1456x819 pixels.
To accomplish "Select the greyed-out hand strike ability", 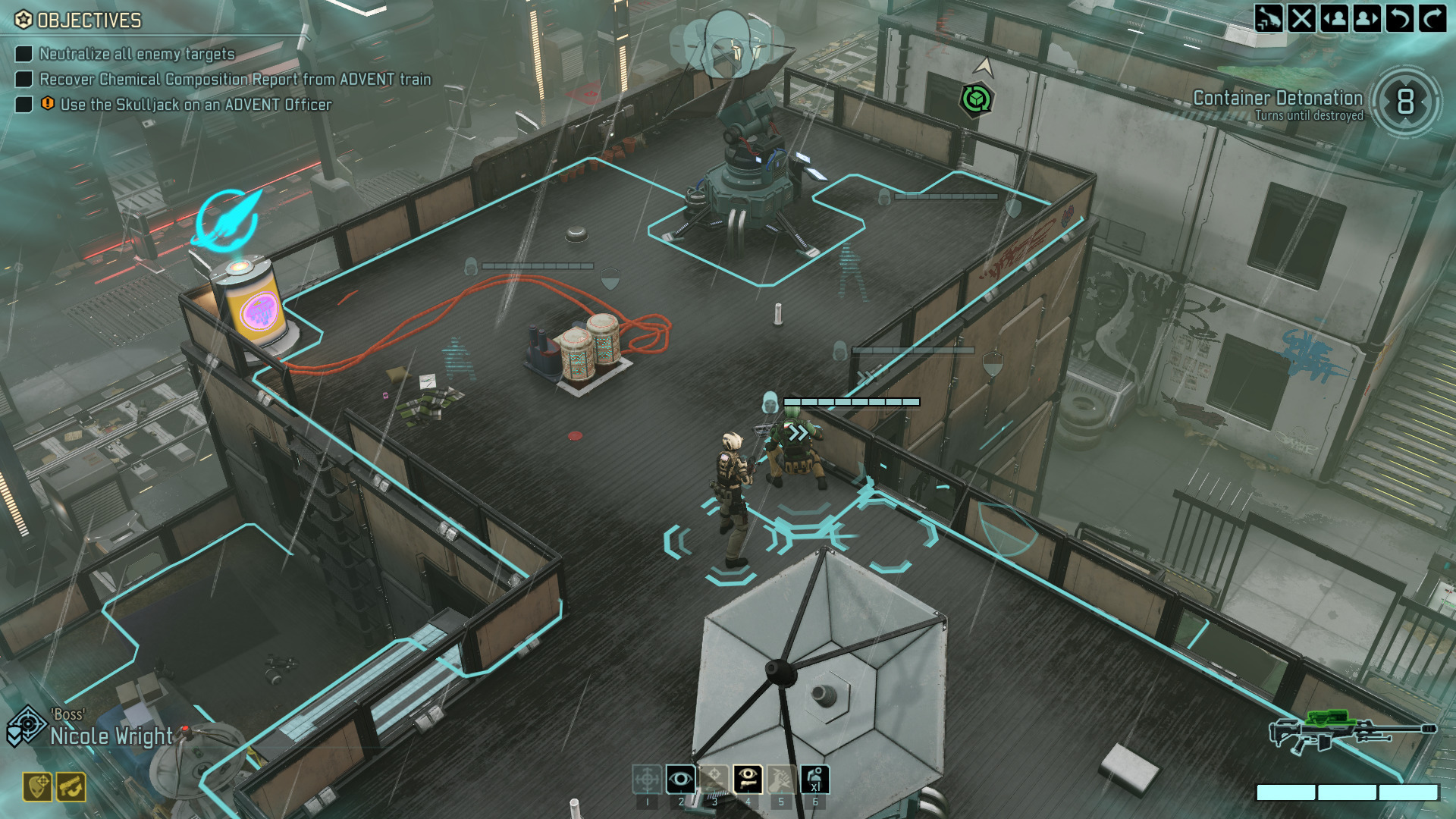I will pos(781,780).
